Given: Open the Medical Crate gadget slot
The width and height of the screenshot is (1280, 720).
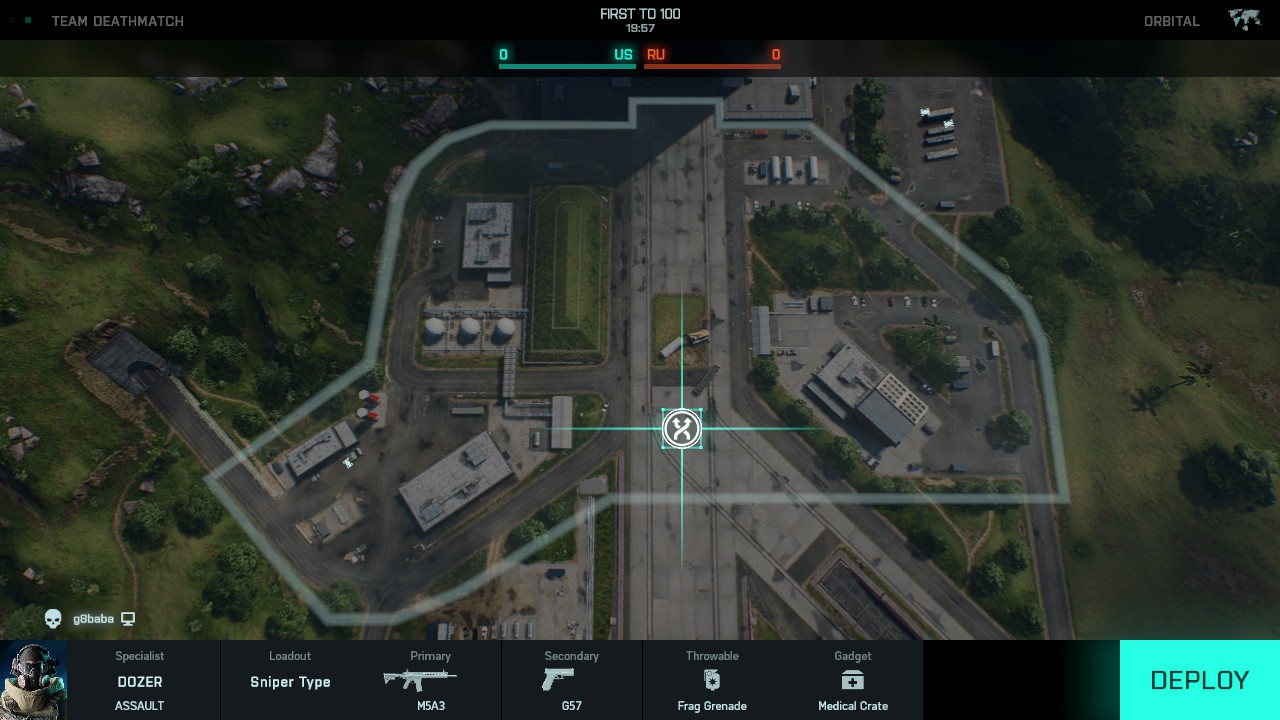Looking at the screenshot, I should [x=852, y=681].
